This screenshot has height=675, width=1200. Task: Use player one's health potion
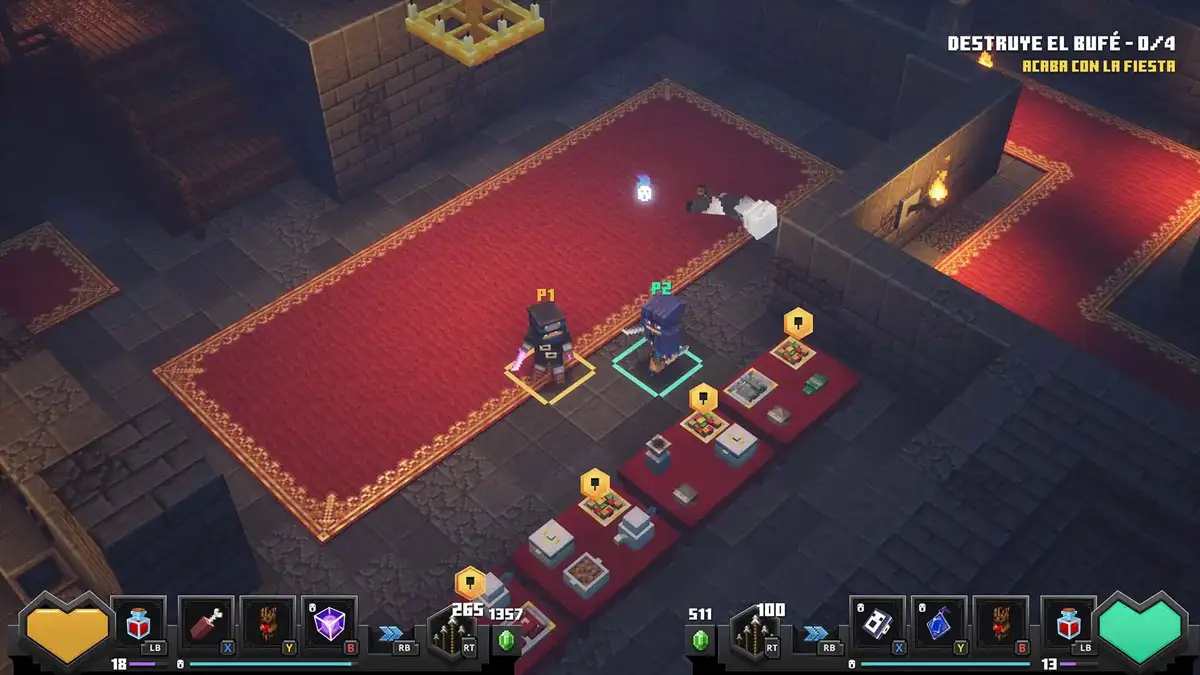click(139, 625)
